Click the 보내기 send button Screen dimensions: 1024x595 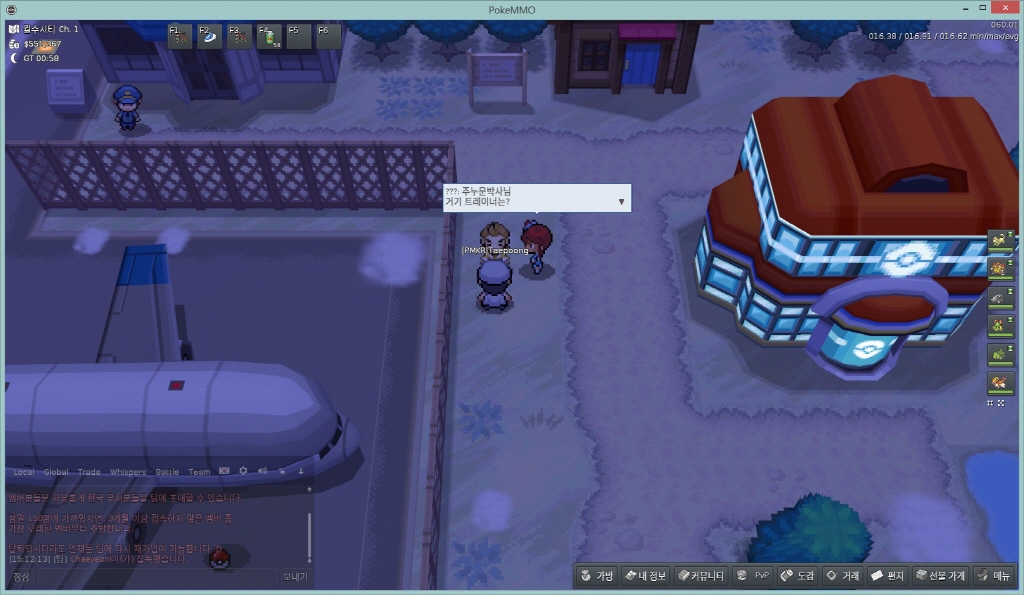295,577
